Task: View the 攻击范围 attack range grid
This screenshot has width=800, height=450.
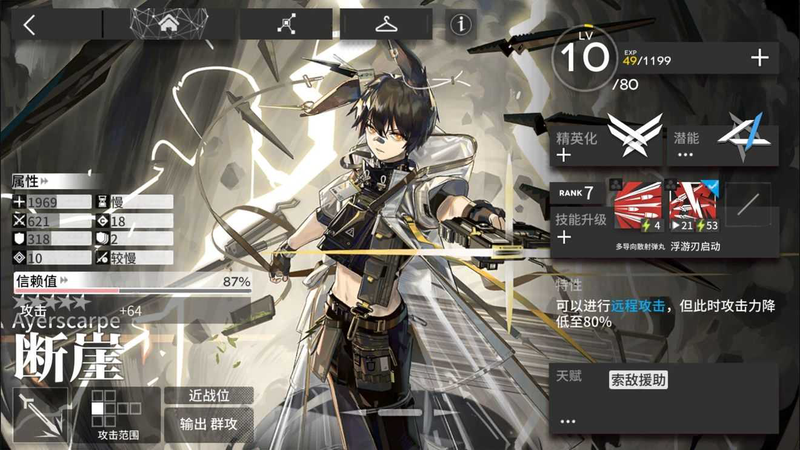Action: [117, 415]
